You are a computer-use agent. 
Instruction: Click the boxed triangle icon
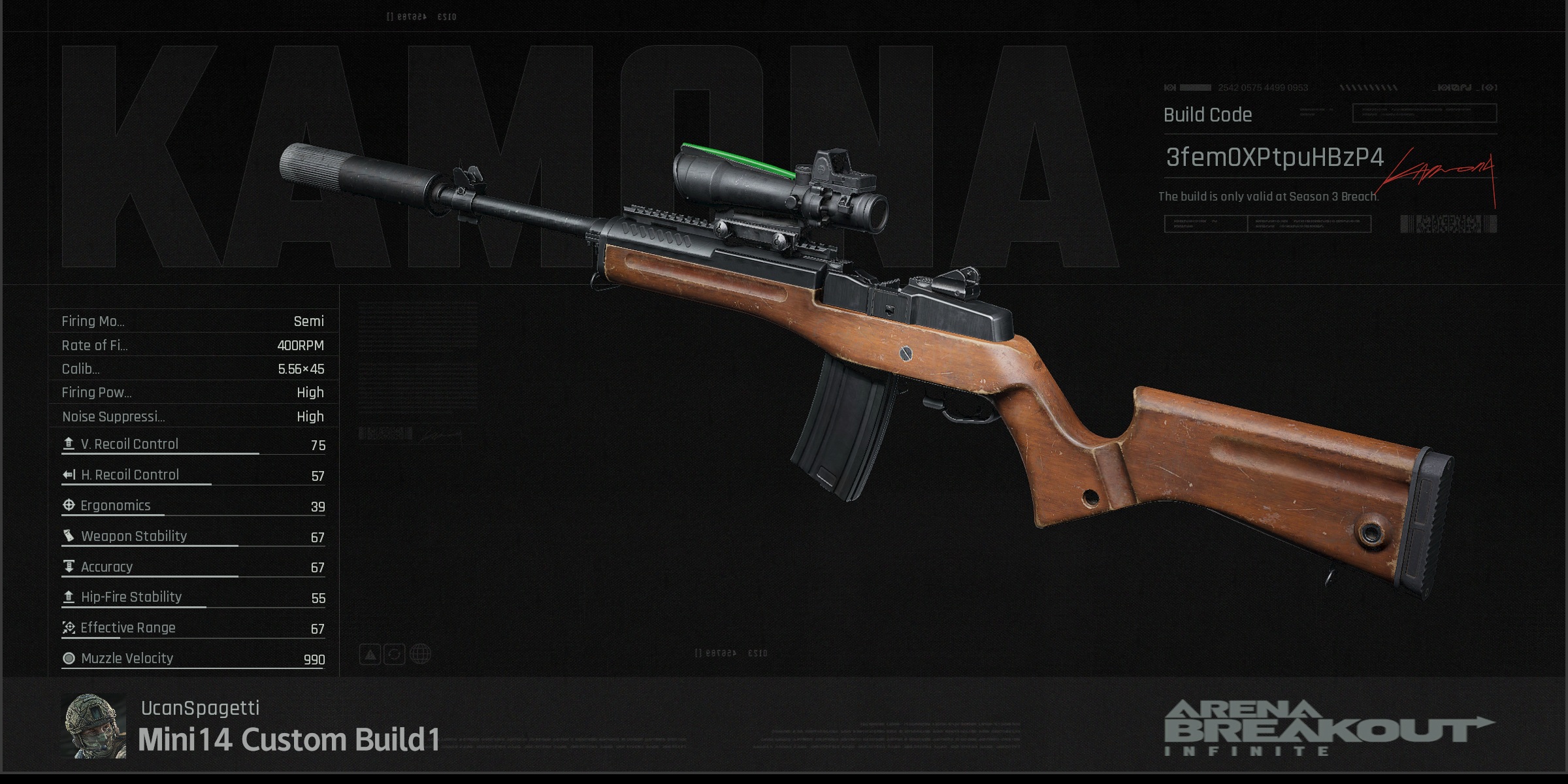(x=370, y=654)
